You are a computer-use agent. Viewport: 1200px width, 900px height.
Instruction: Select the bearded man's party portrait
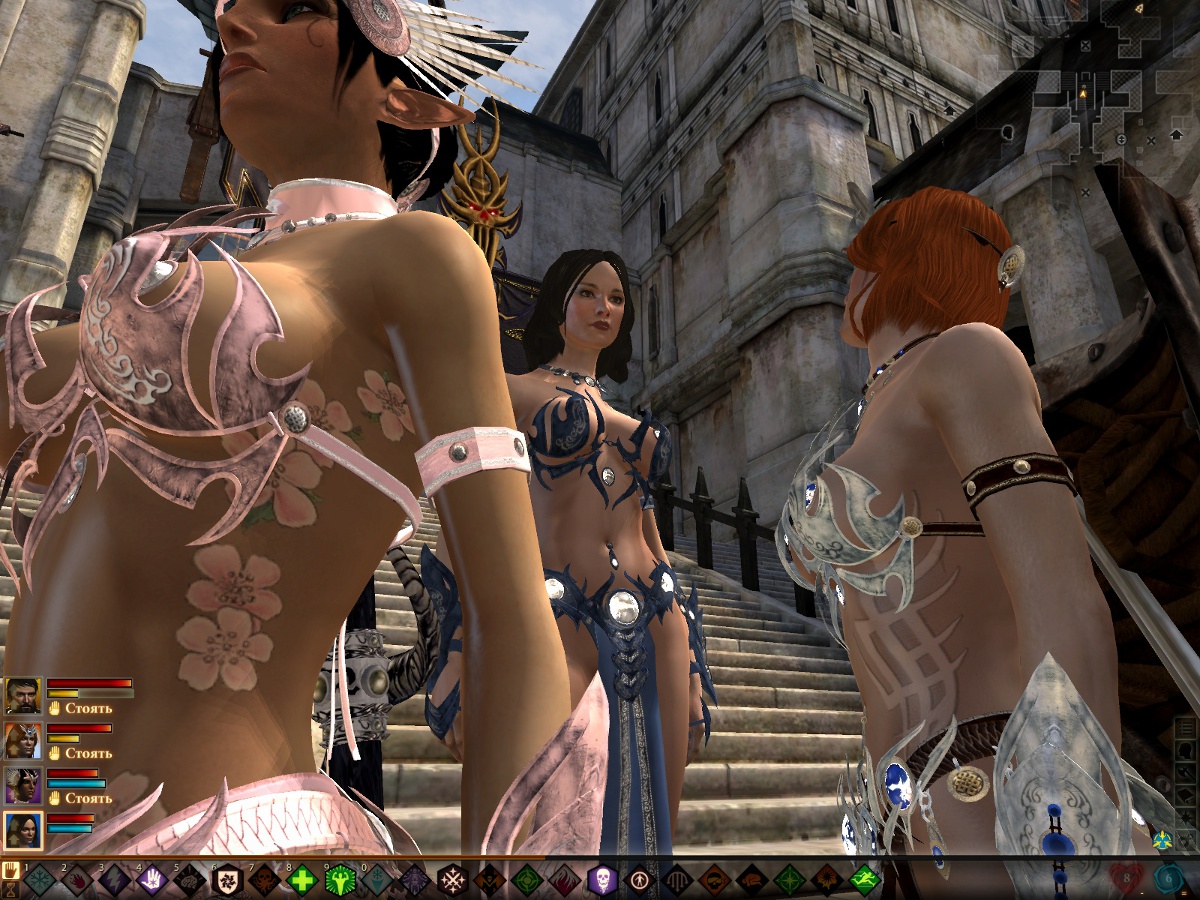[22, 695]
